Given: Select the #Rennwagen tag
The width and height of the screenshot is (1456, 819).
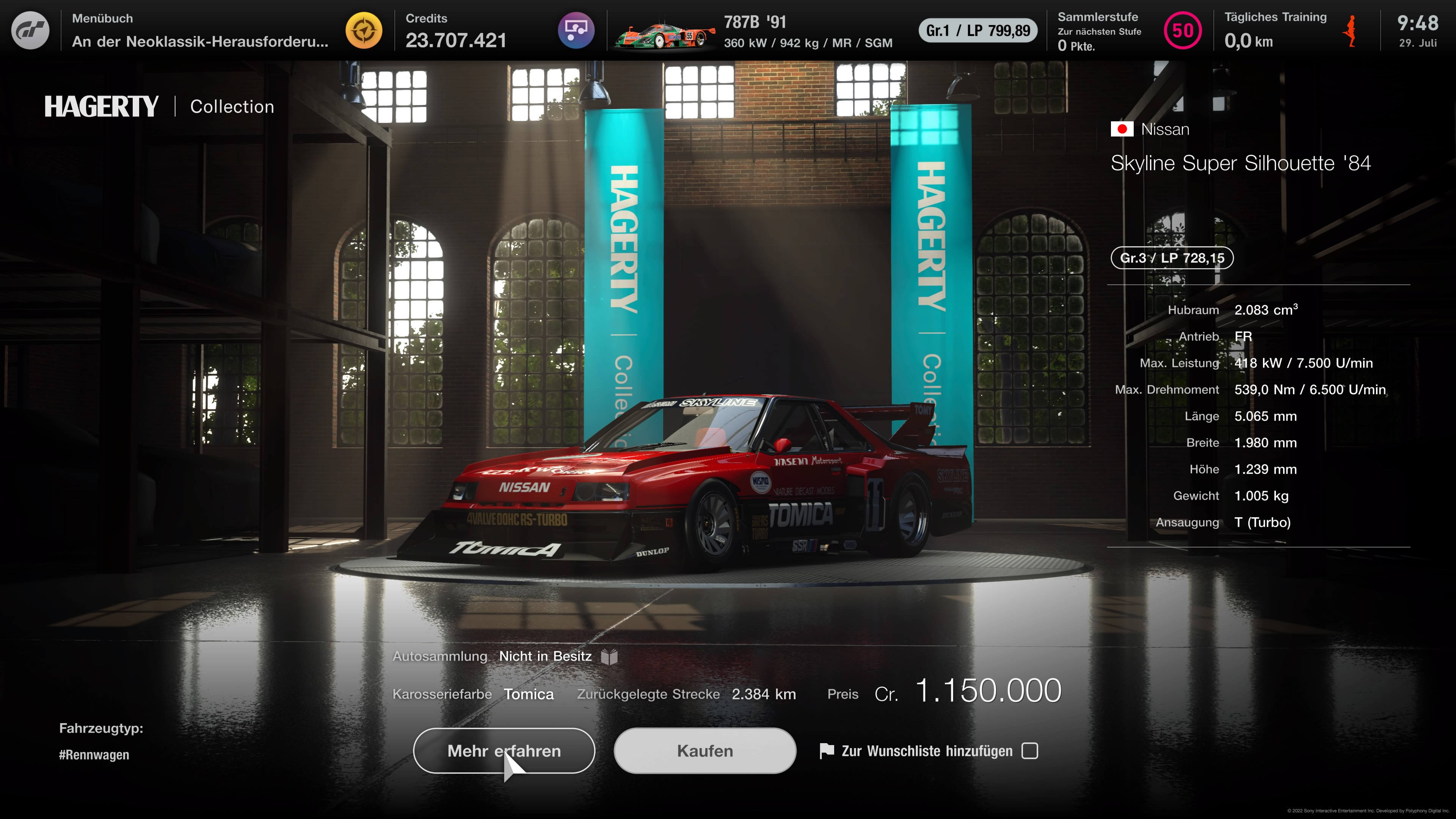Looking at the screenshot, I should [94, 755].
